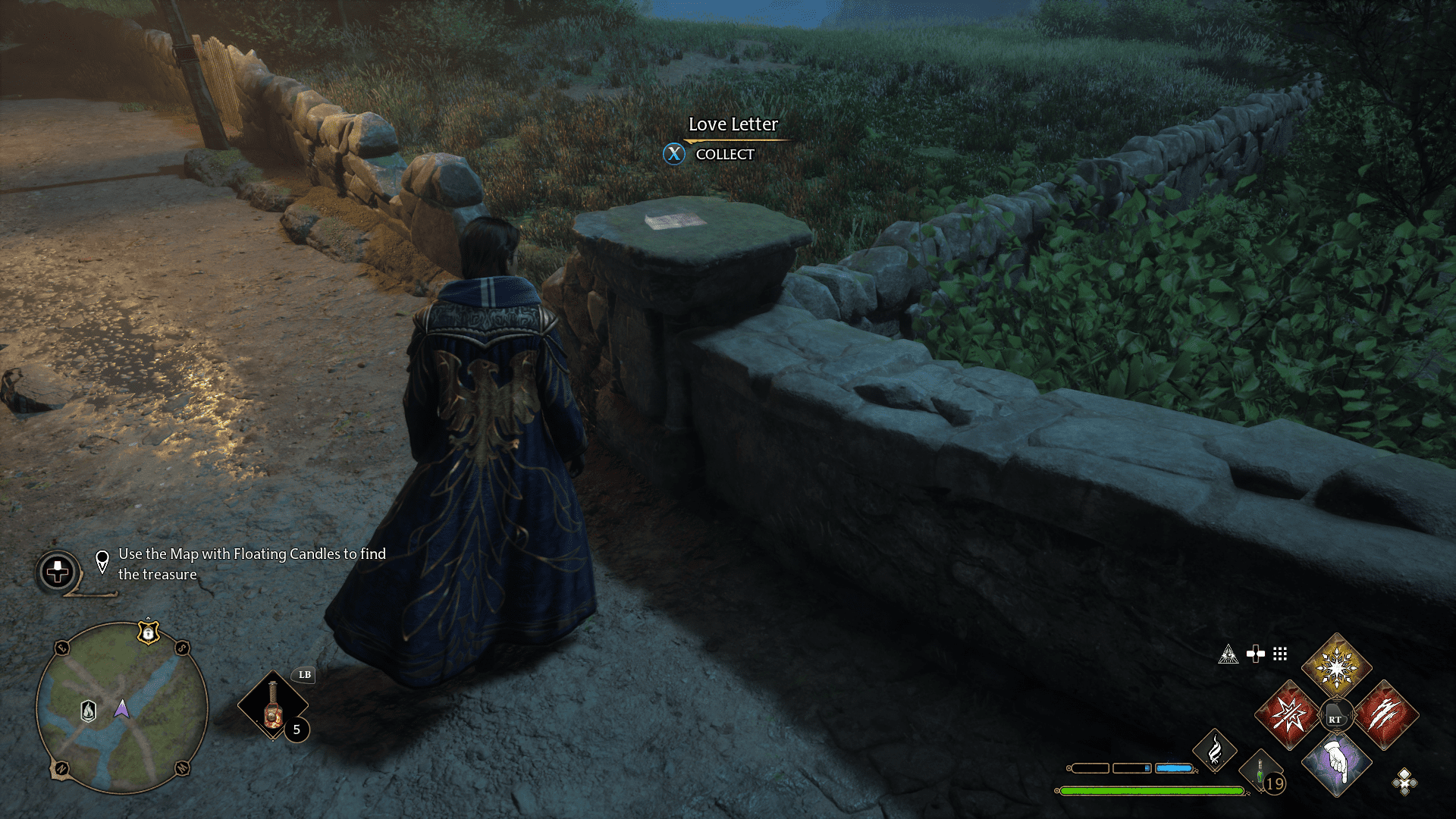The image size is (1456, 819).
Task: Open the circular minimap
Action: pos(122,708)
